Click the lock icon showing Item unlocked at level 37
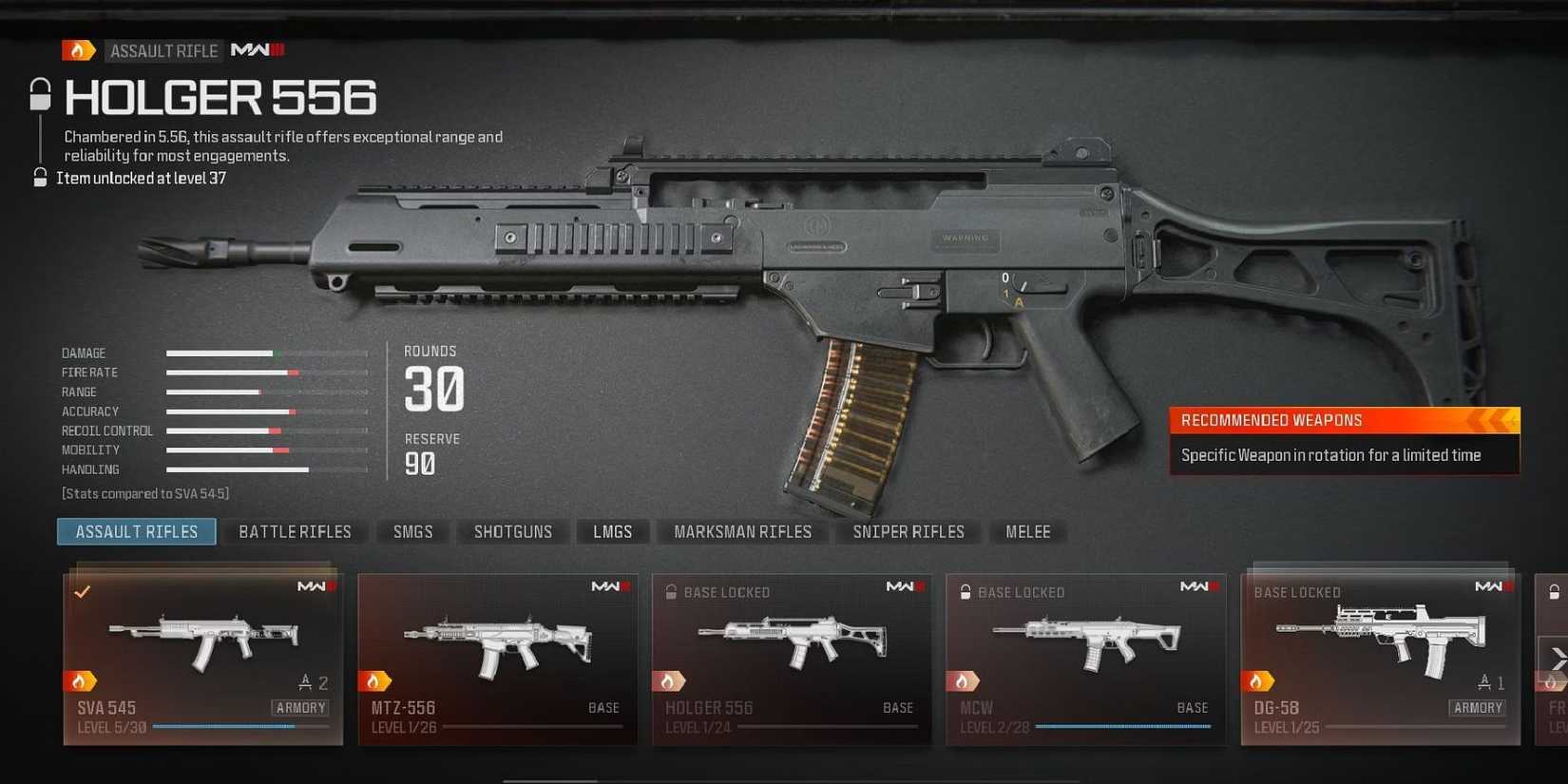 click(x=40, y=177)
